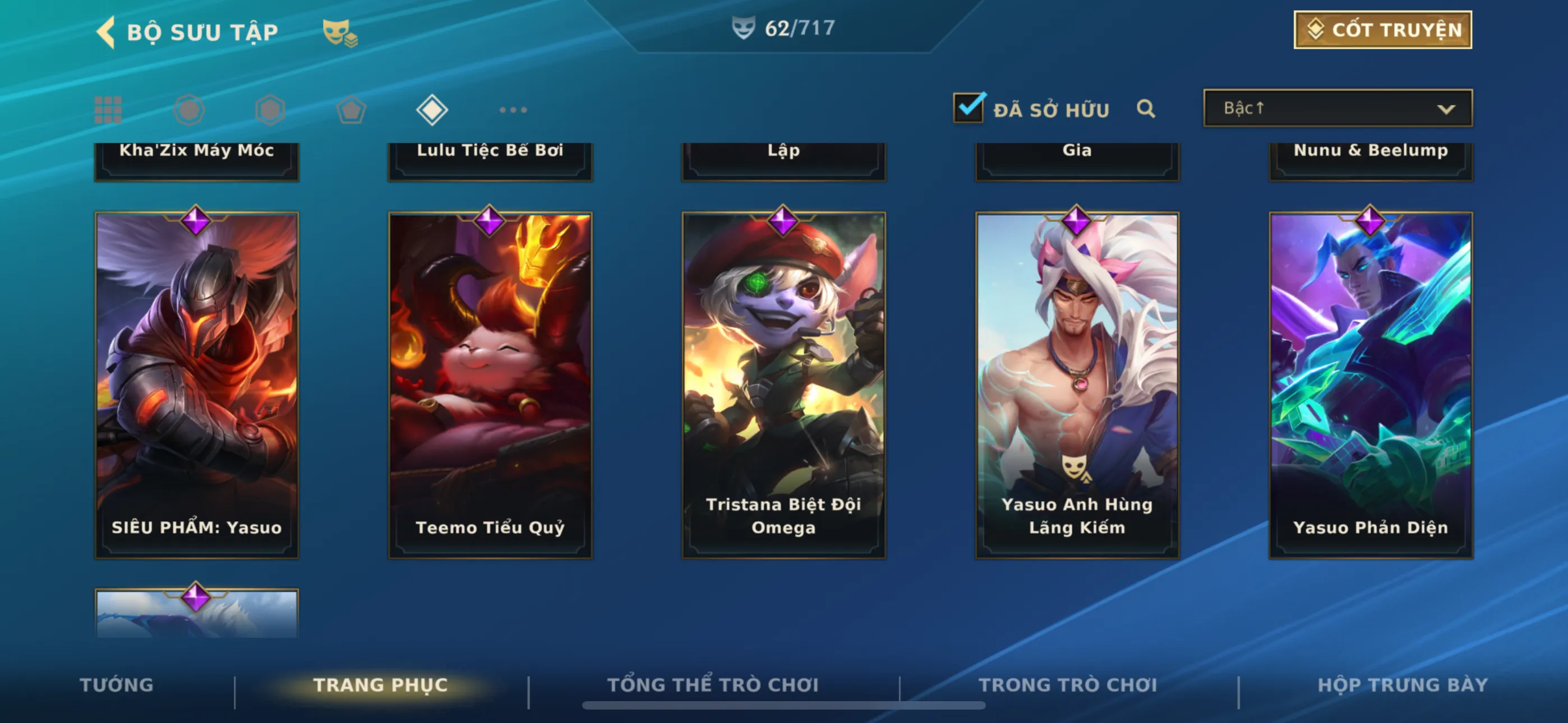This screenshot has height=723, width=1568.
Task: Choose the pentagon rarity filter
Action: coord(351,110)
